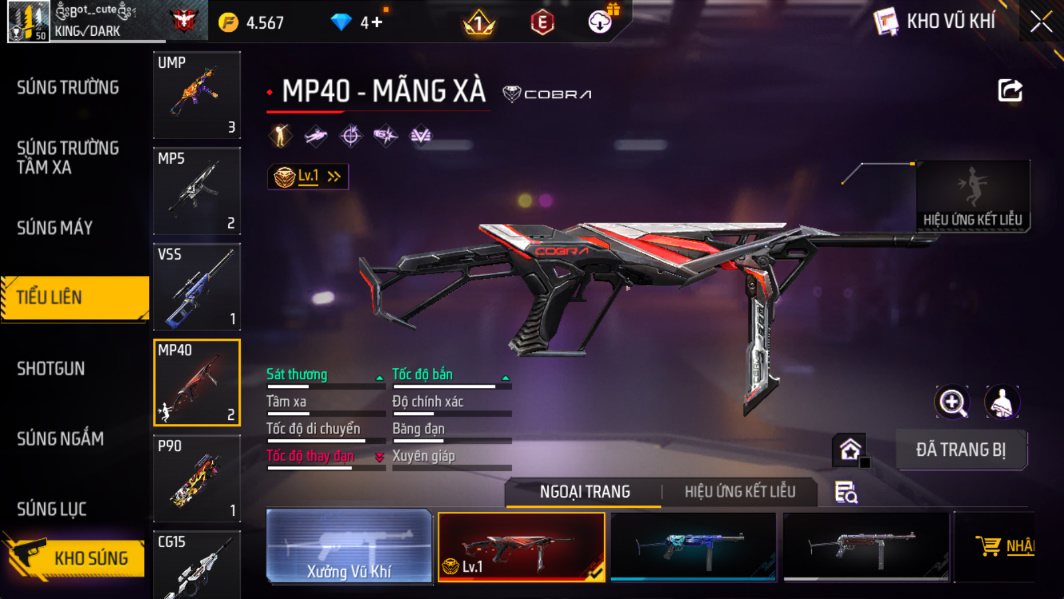Open the Lv.1 skin upgrade button
The width and height of the screenshot is (1064, 599).
point(308,177)
